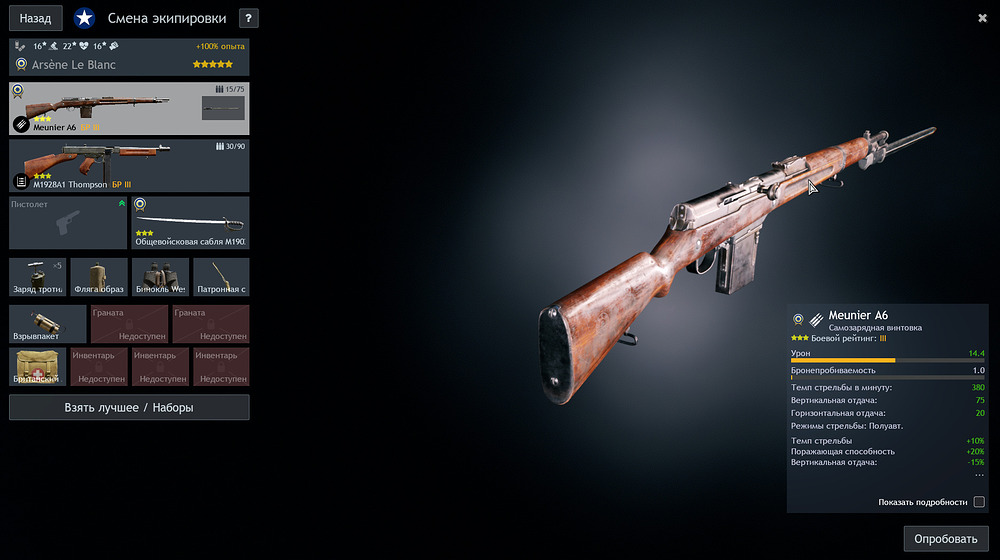Select the Британский medkit bag slot
The height and width of the screenshot is (560, 1000).
[x=38, y=366]
